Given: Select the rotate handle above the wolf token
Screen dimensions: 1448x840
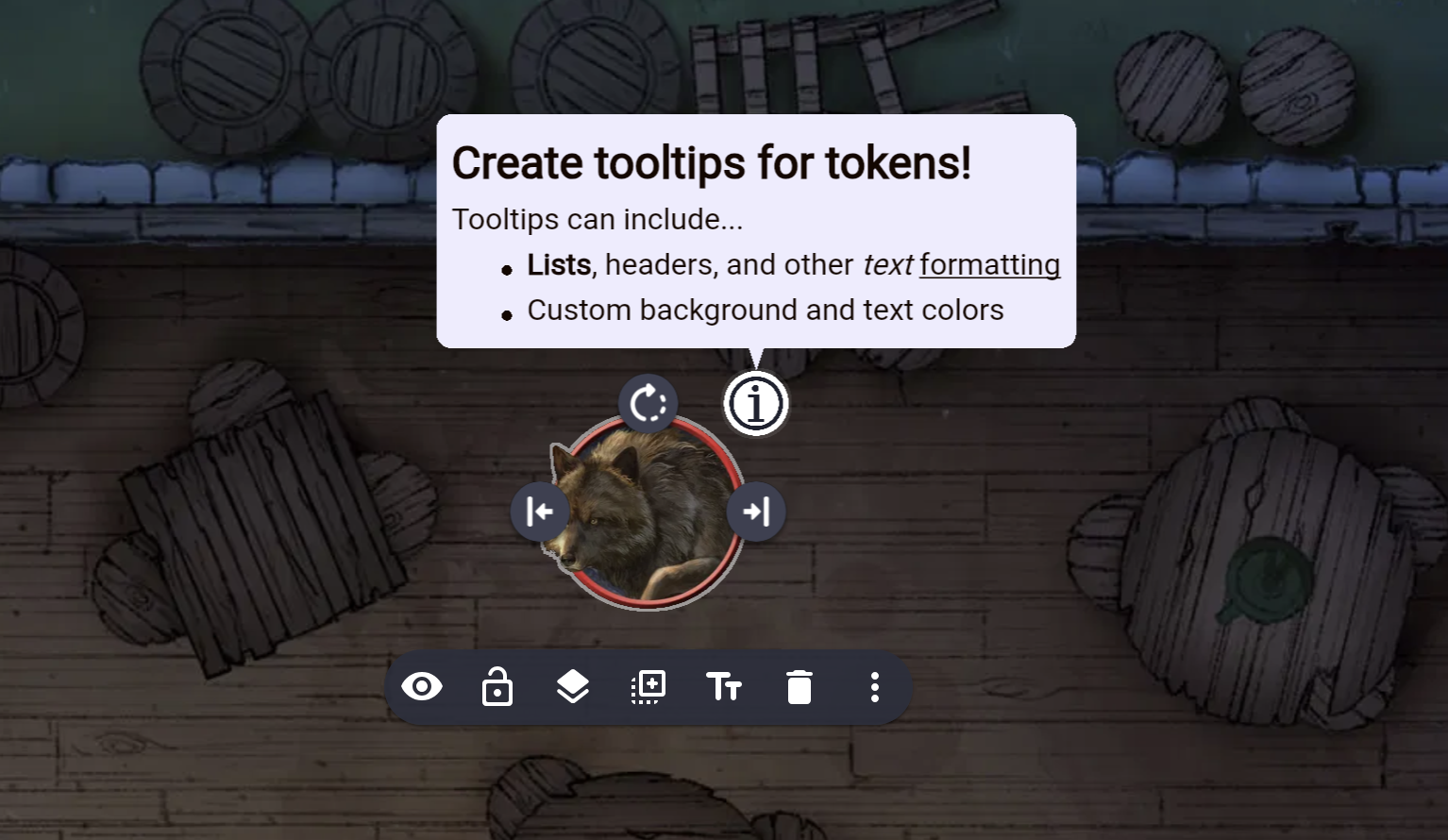Looking at the screenshot, I should [648, 403].
